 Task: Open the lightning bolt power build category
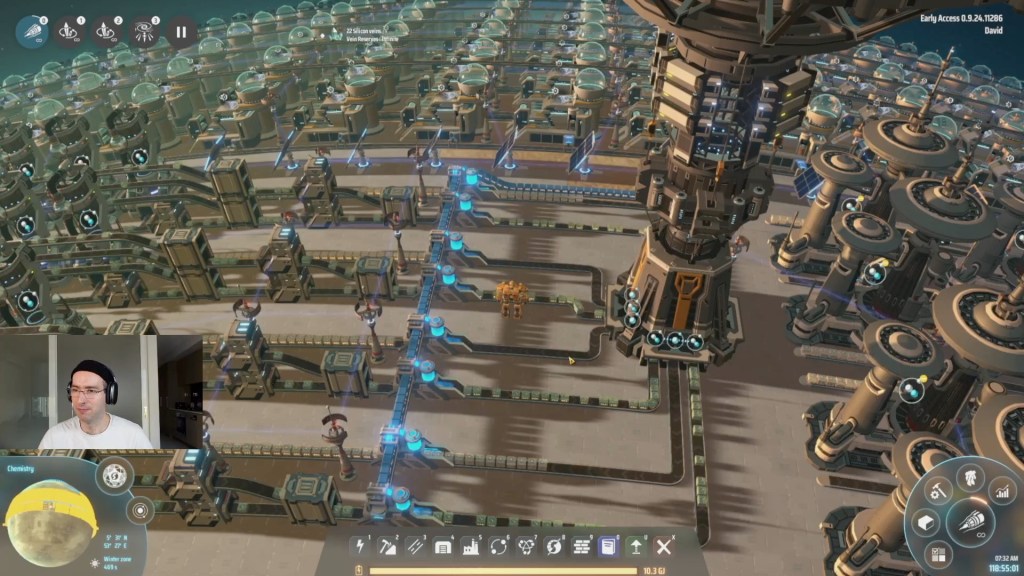(361, 547)
